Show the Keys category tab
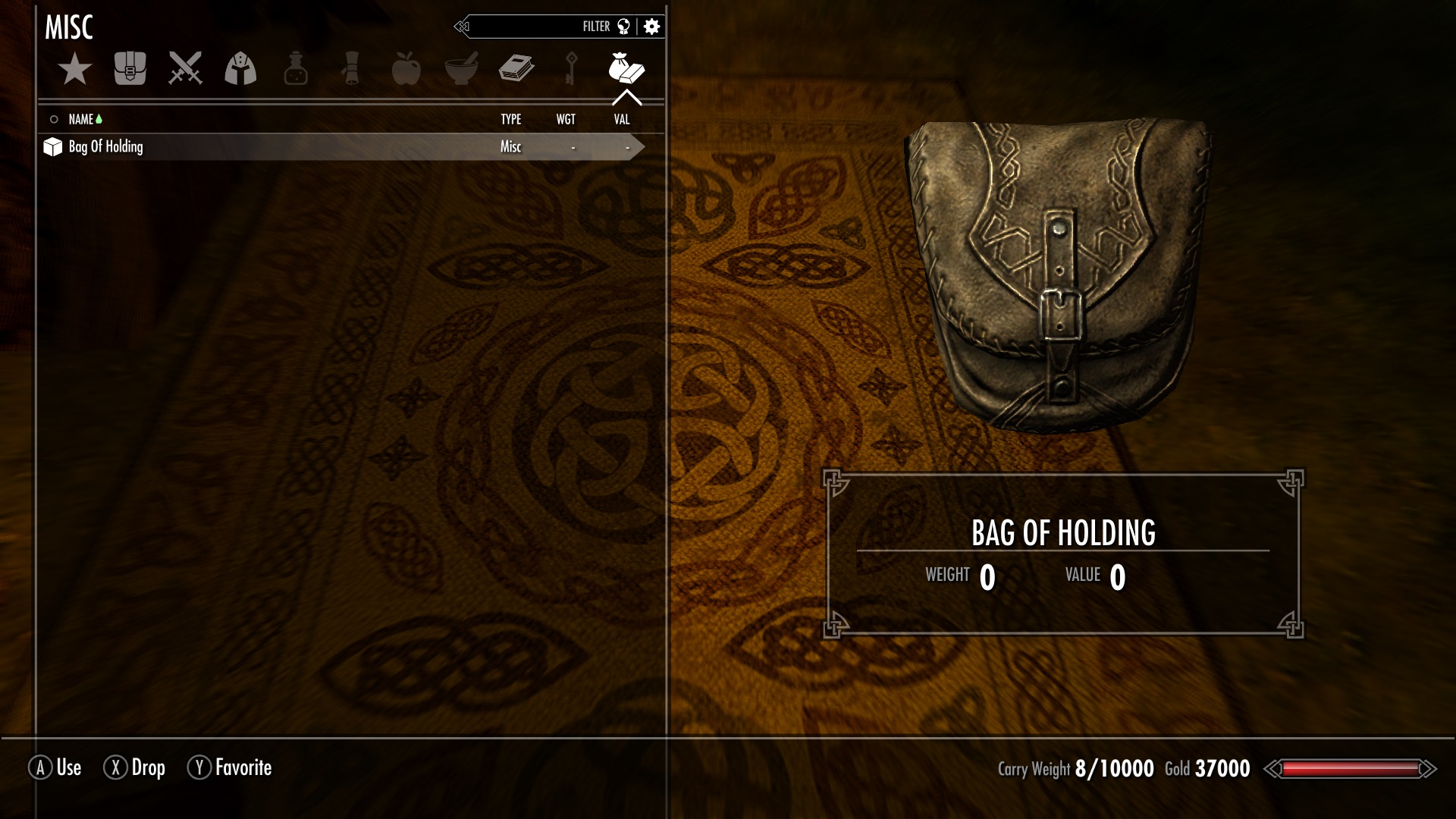Screen dimensions: 1456x819 [571, 69]
